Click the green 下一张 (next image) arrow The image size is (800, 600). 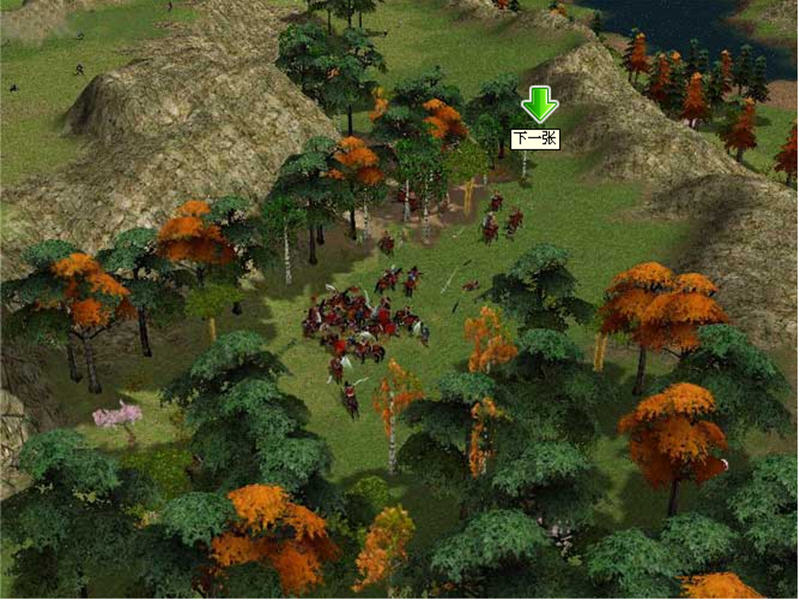click(x=539, y=106)
